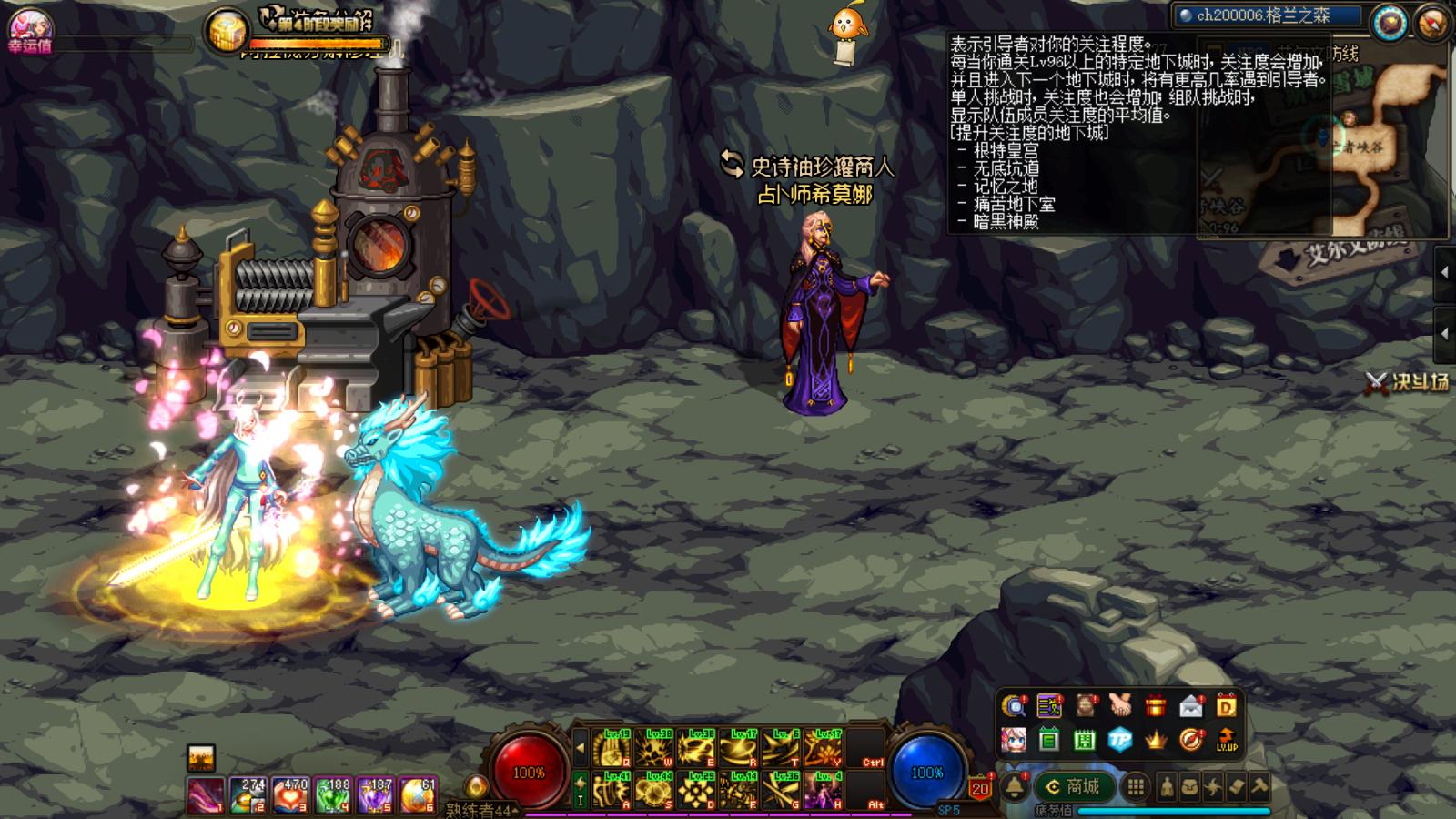Open the 商城 shop button
The image size is (1456, 819).
tap(1073, 786)
